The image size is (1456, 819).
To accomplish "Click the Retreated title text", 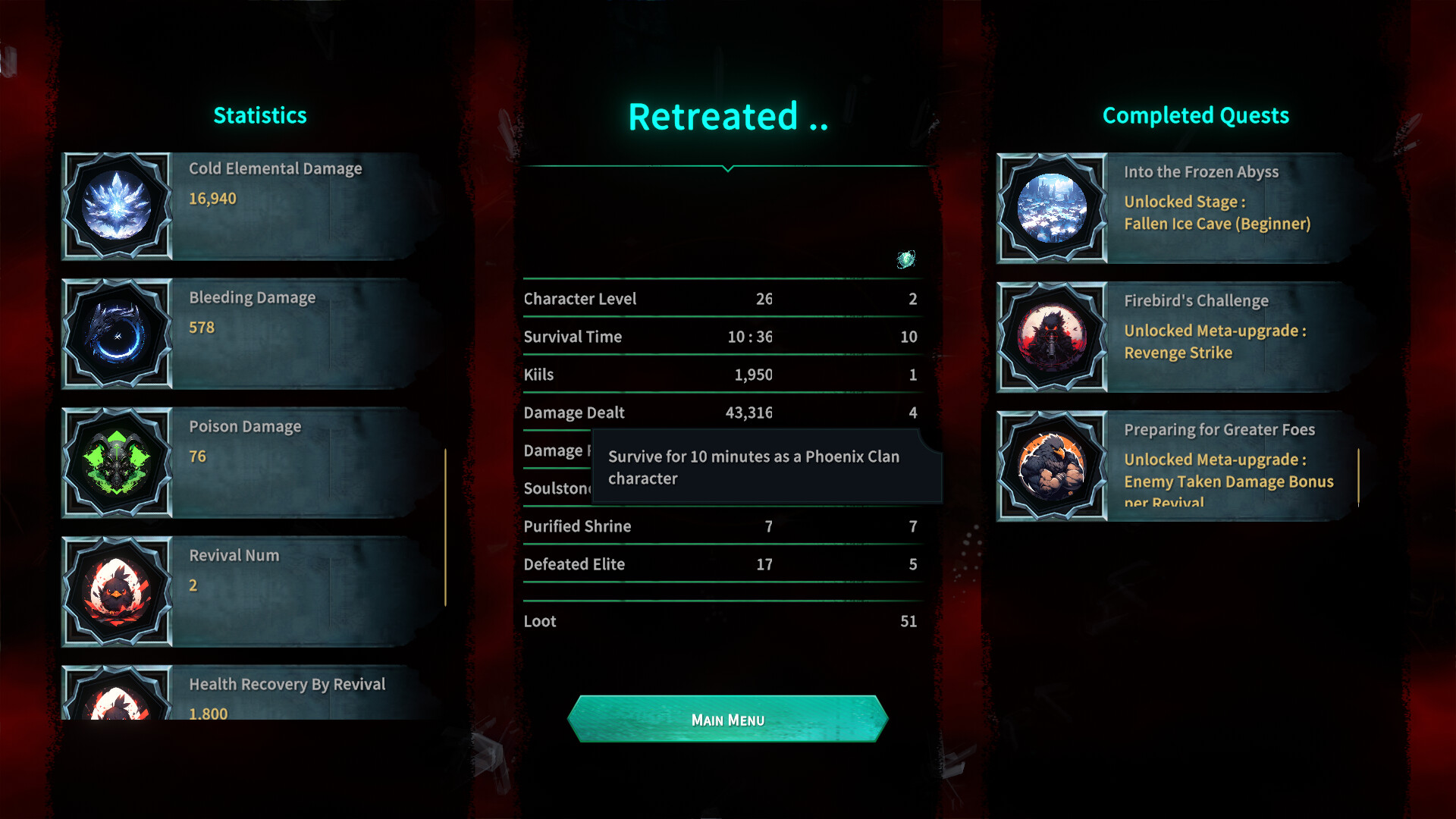I will tap(726, 115).
